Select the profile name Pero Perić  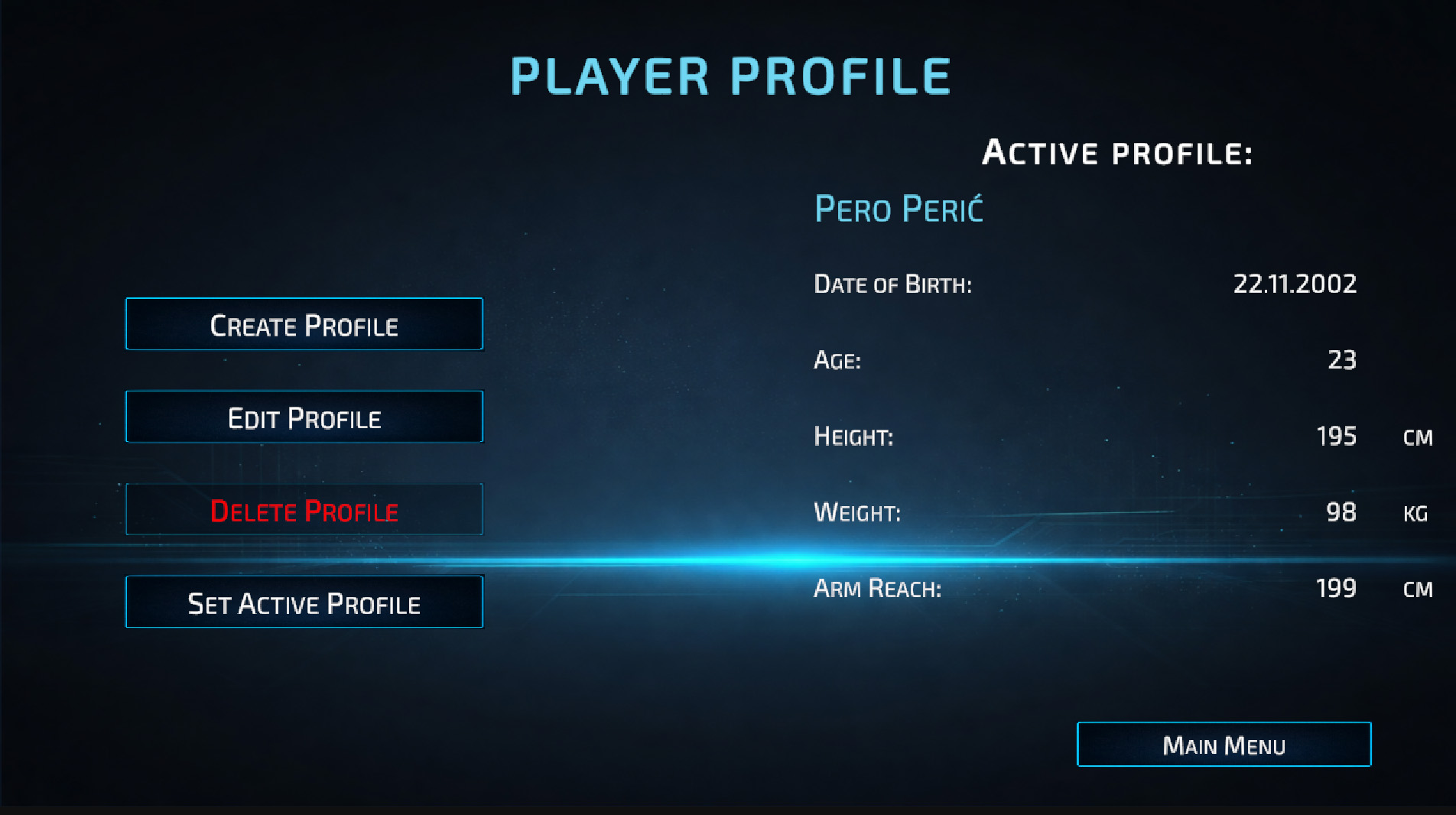coord(899,209)
